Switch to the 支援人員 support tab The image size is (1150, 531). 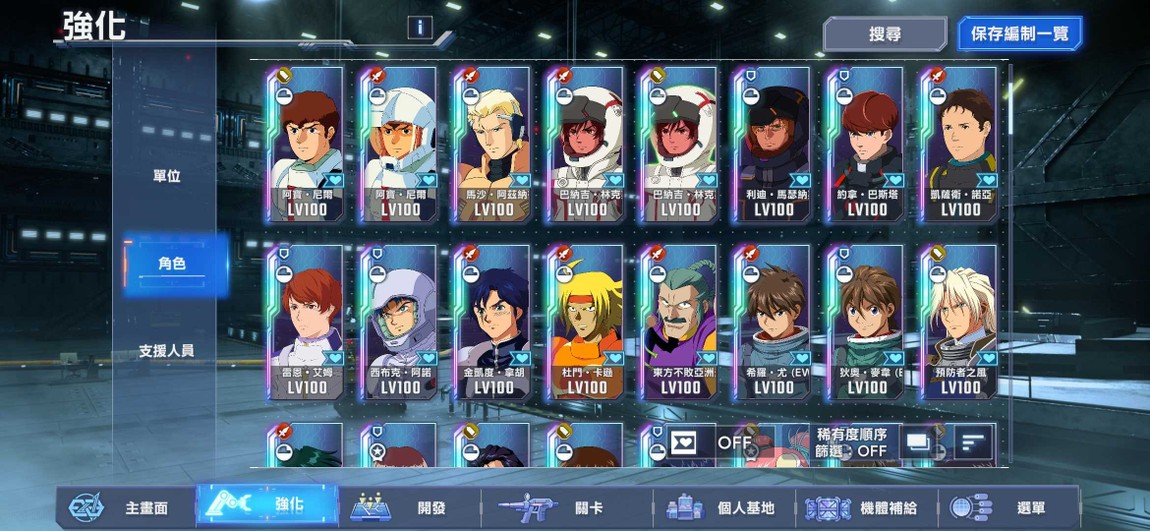click(x=166, y=351)
